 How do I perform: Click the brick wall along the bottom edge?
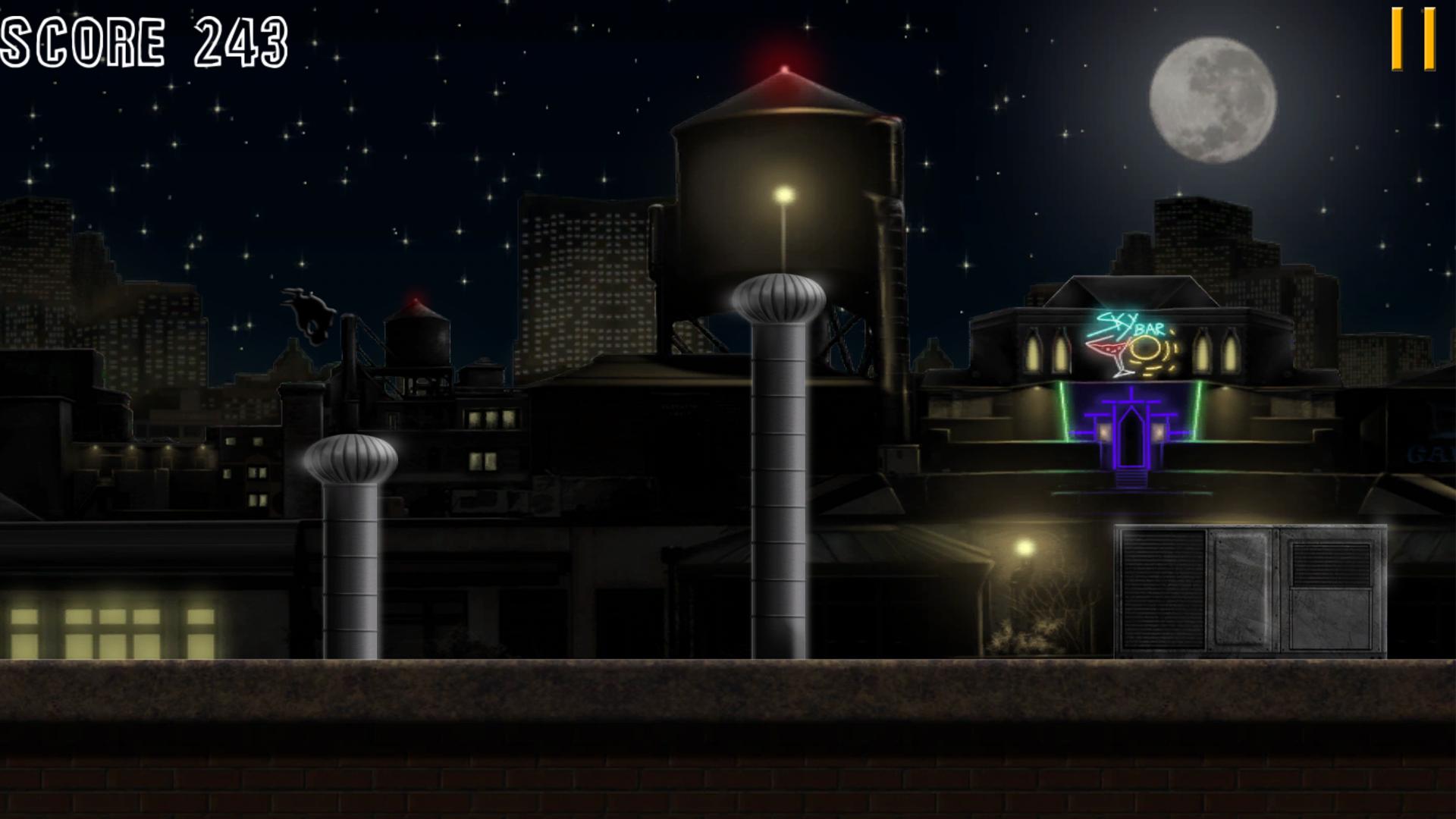pyautogui.click(x=728, y=789)
